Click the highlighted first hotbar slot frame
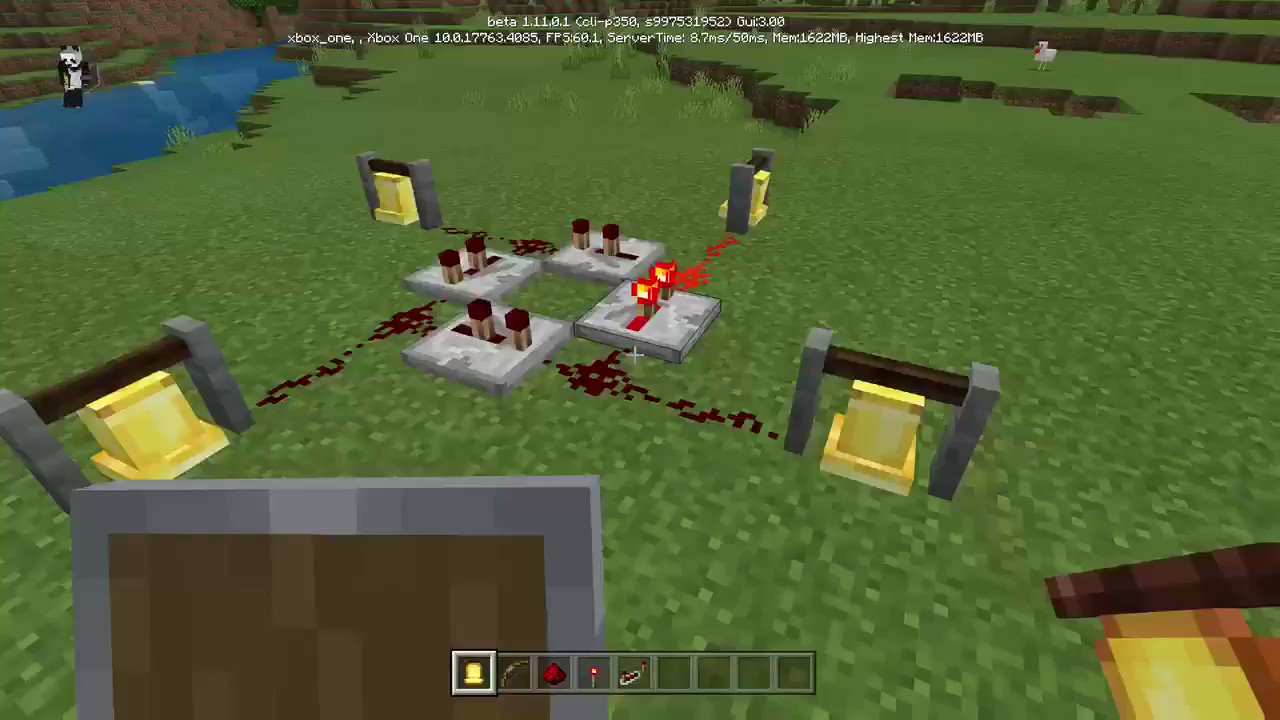This screenshot has width=1280, height=720. coord(474,673)
